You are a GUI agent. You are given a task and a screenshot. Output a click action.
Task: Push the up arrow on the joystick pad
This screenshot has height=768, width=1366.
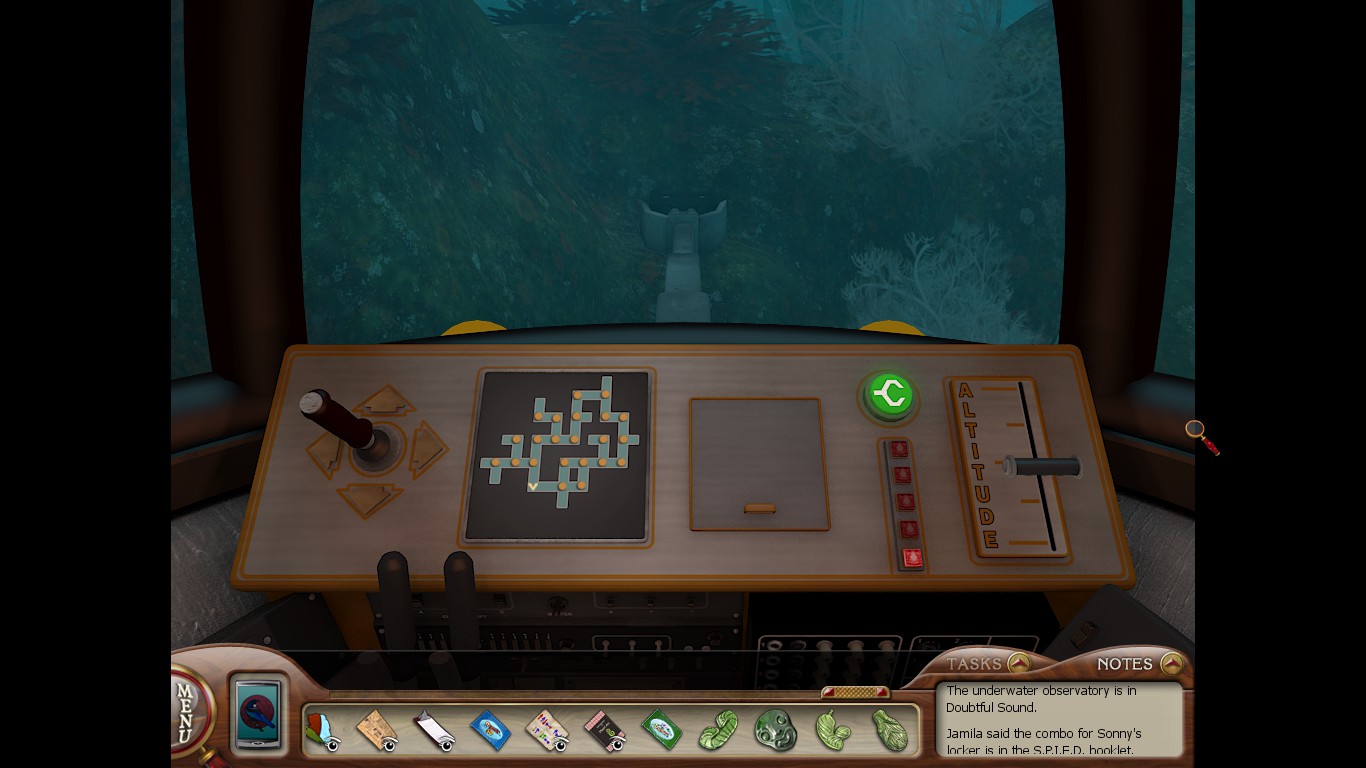pos(385,402)
